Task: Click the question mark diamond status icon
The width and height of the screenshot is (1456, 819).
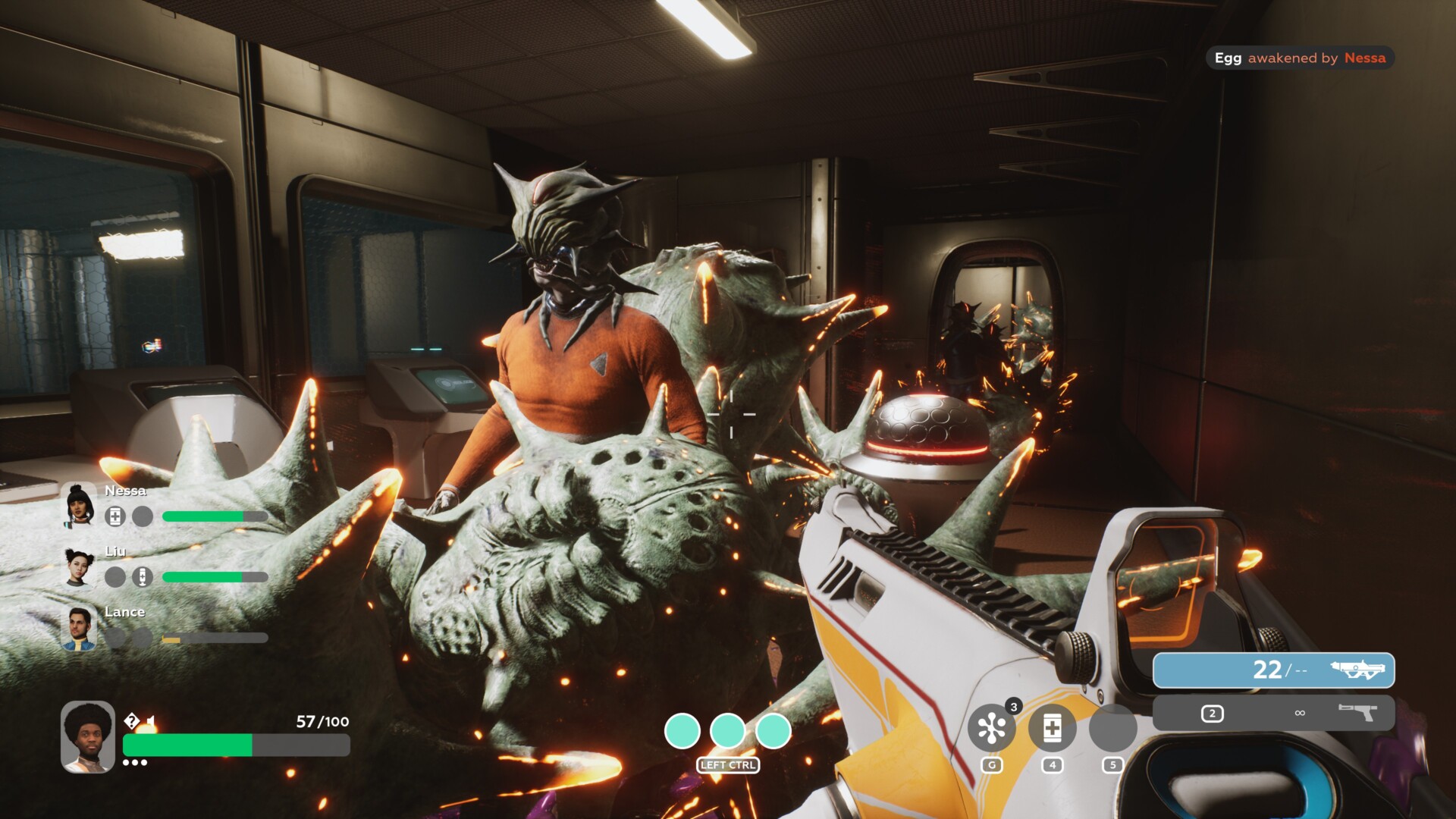Action: 132,720
